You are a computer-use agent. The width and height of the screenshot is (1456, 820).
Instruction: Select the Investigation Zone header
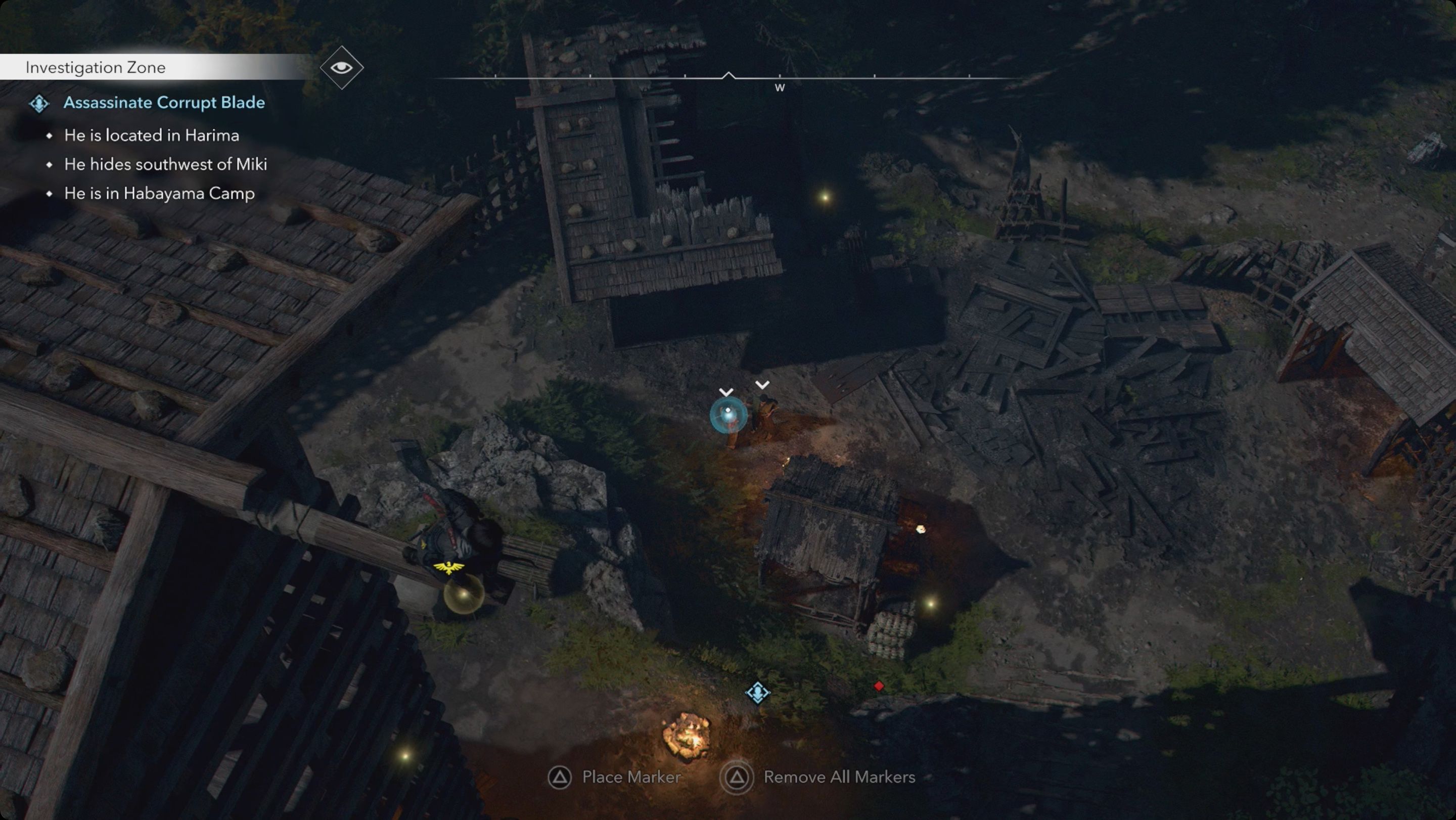(x=95, y=67)
